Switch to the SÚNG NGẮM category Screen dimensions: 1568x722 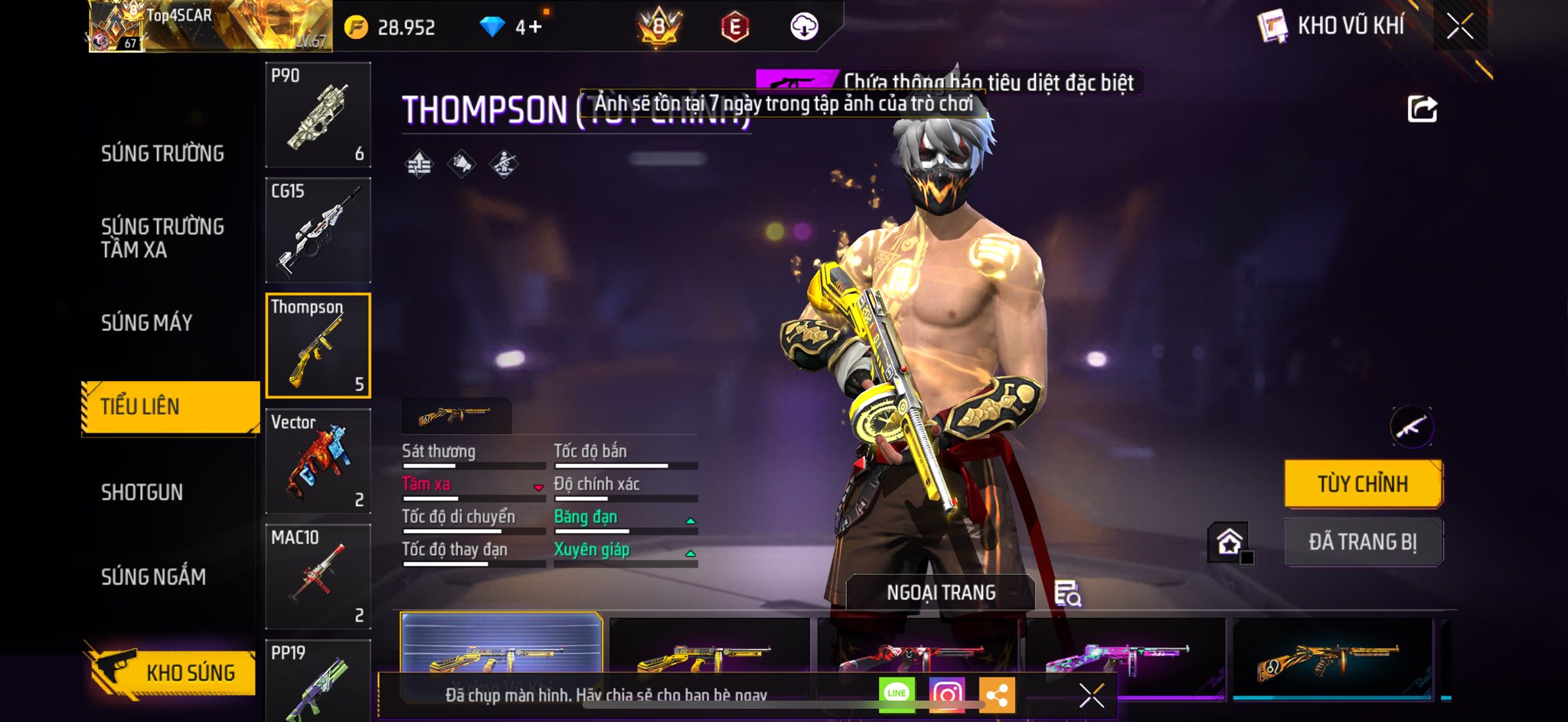[154, 577]
